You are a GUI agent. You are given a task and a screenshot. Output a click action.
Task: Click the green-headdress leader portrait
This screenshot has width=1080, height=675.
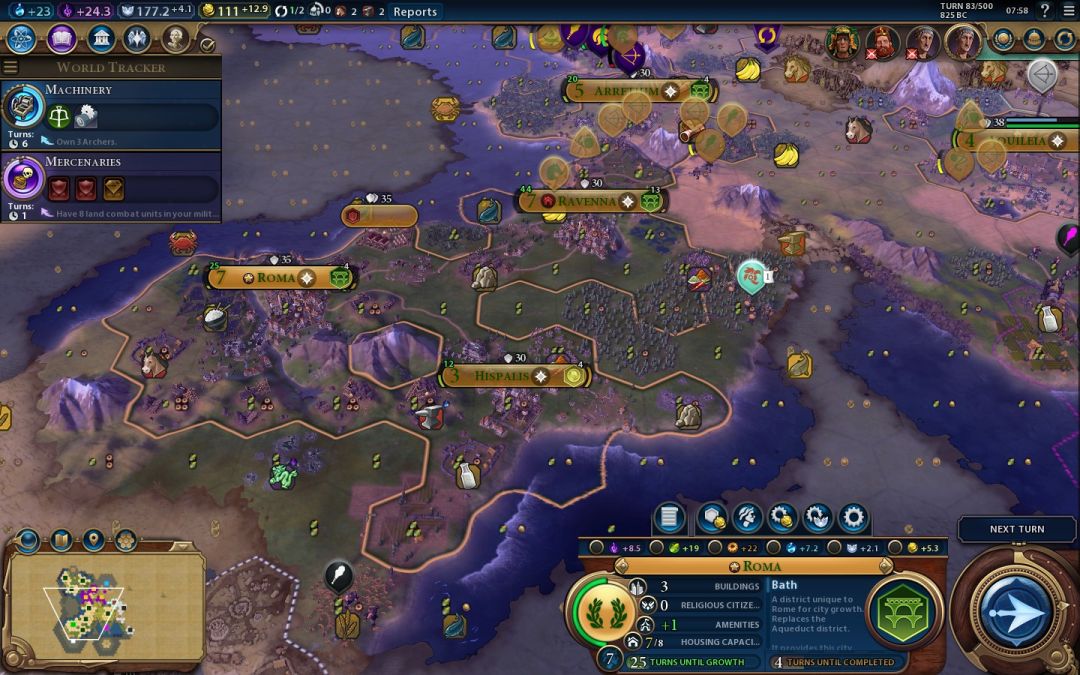[843, 41]
